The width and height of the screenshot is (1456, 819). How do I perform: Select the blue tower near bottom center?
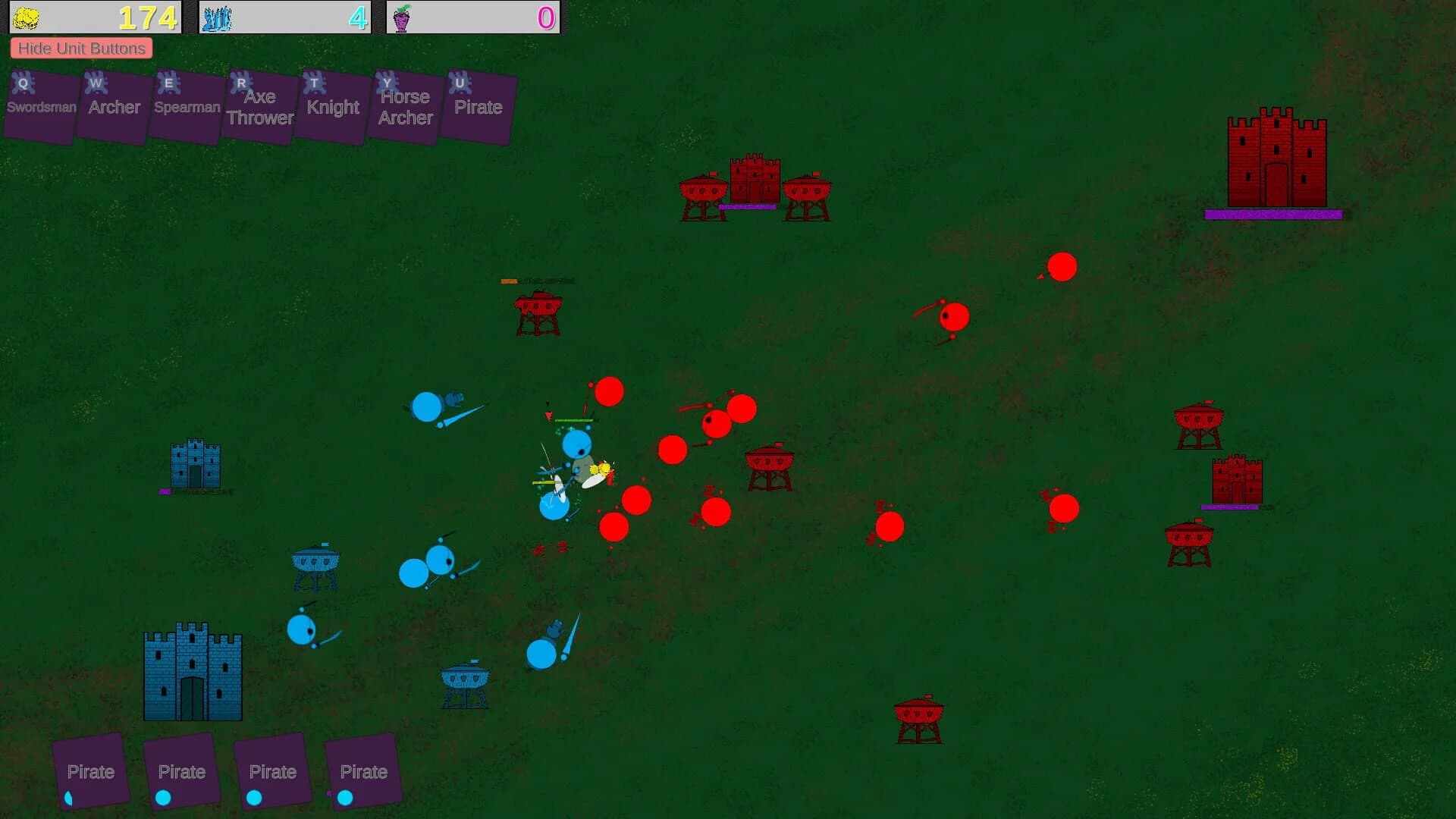465,680
